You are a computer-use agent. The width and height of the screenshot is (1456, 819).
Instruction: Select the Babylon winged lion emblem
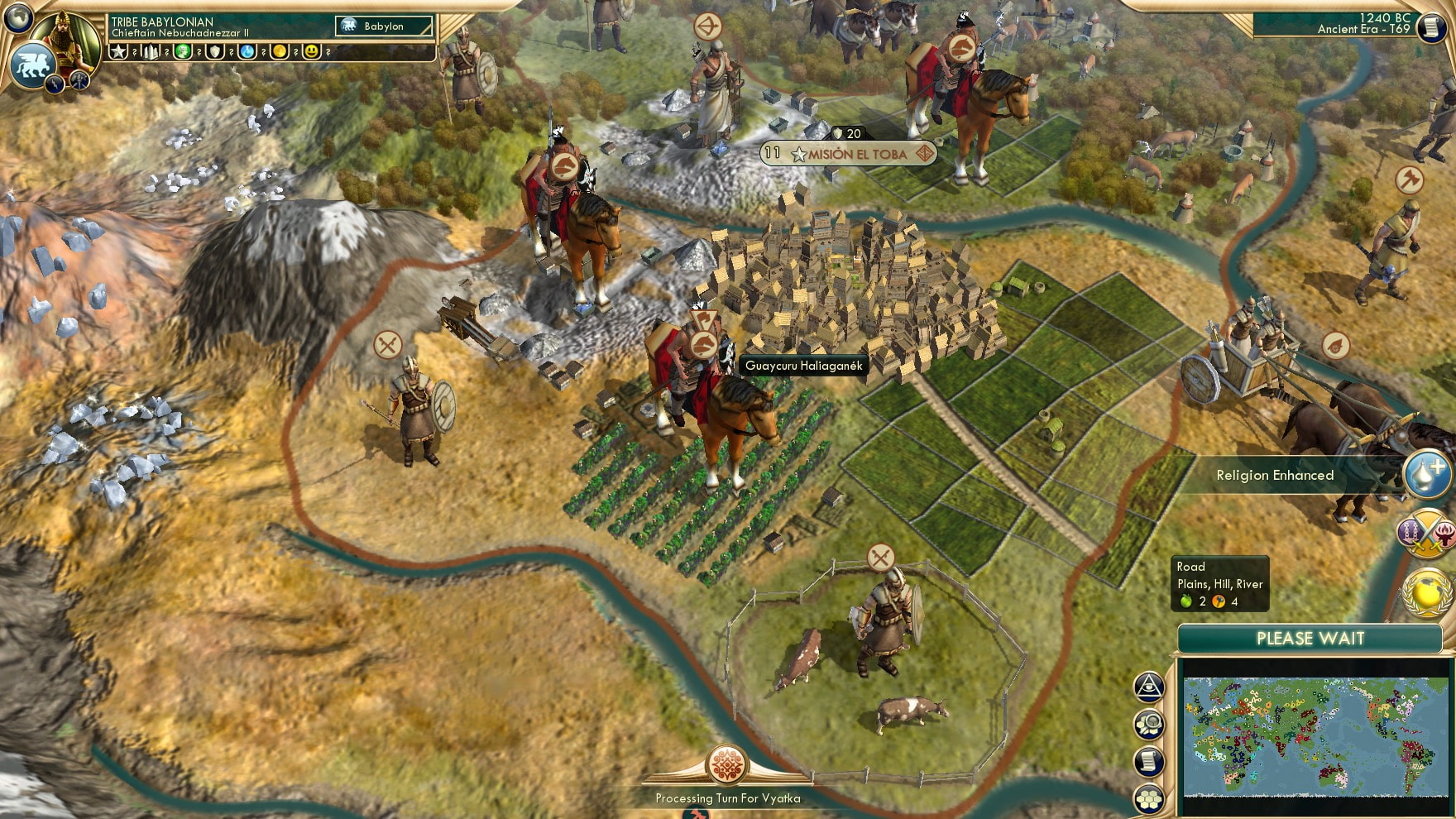[x=32, y=65]
